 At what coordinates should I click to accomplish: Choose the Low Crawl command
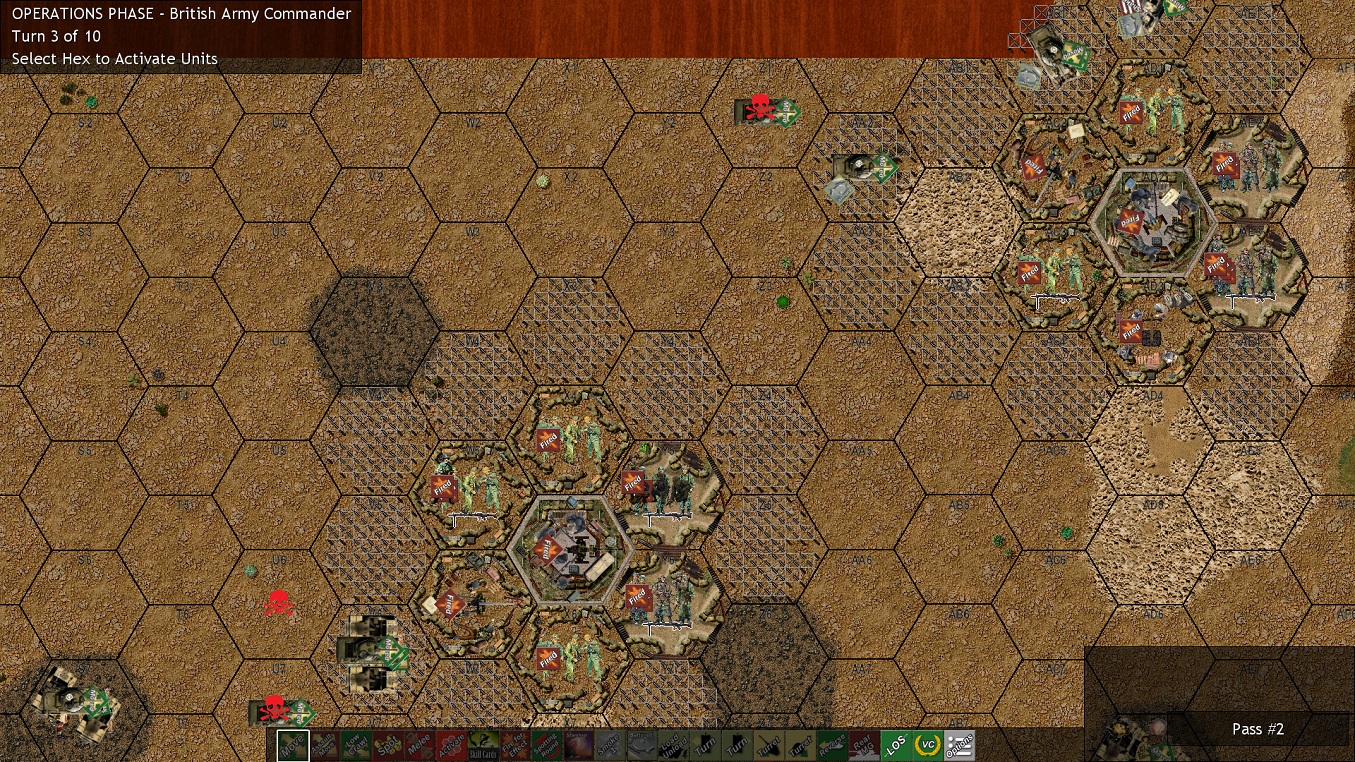pyautogui.click(x=356, y=745)
